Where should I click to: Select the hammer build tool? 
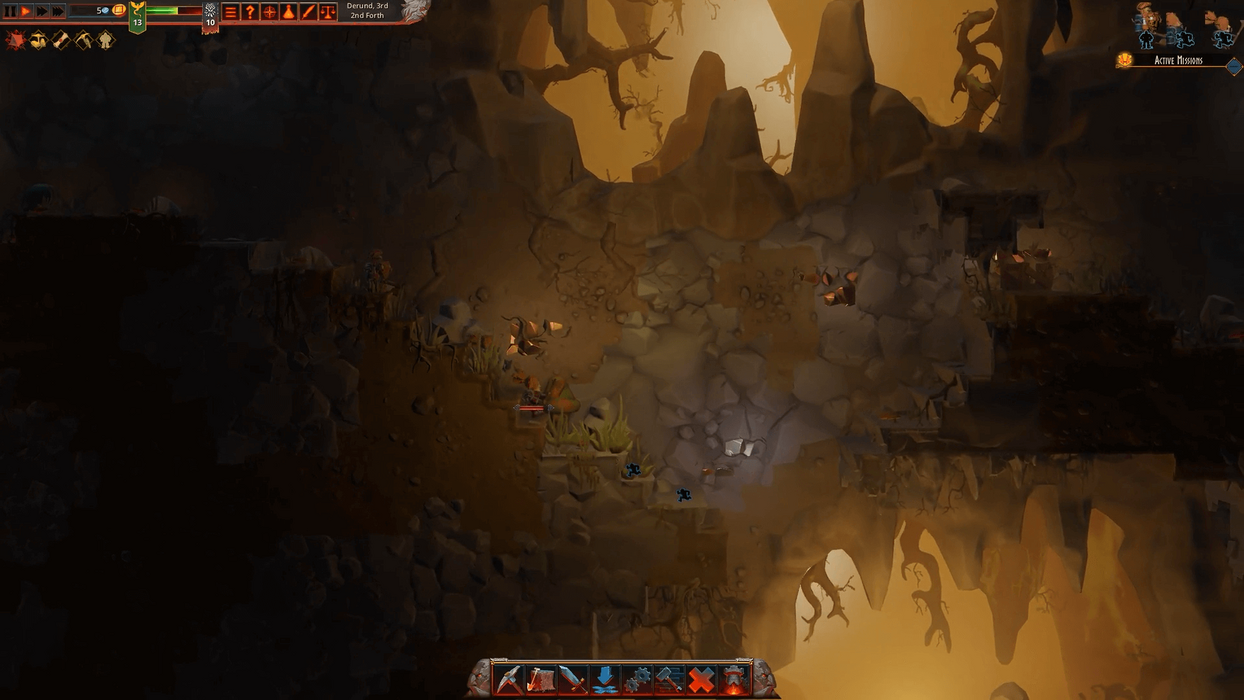coord(669,679)
